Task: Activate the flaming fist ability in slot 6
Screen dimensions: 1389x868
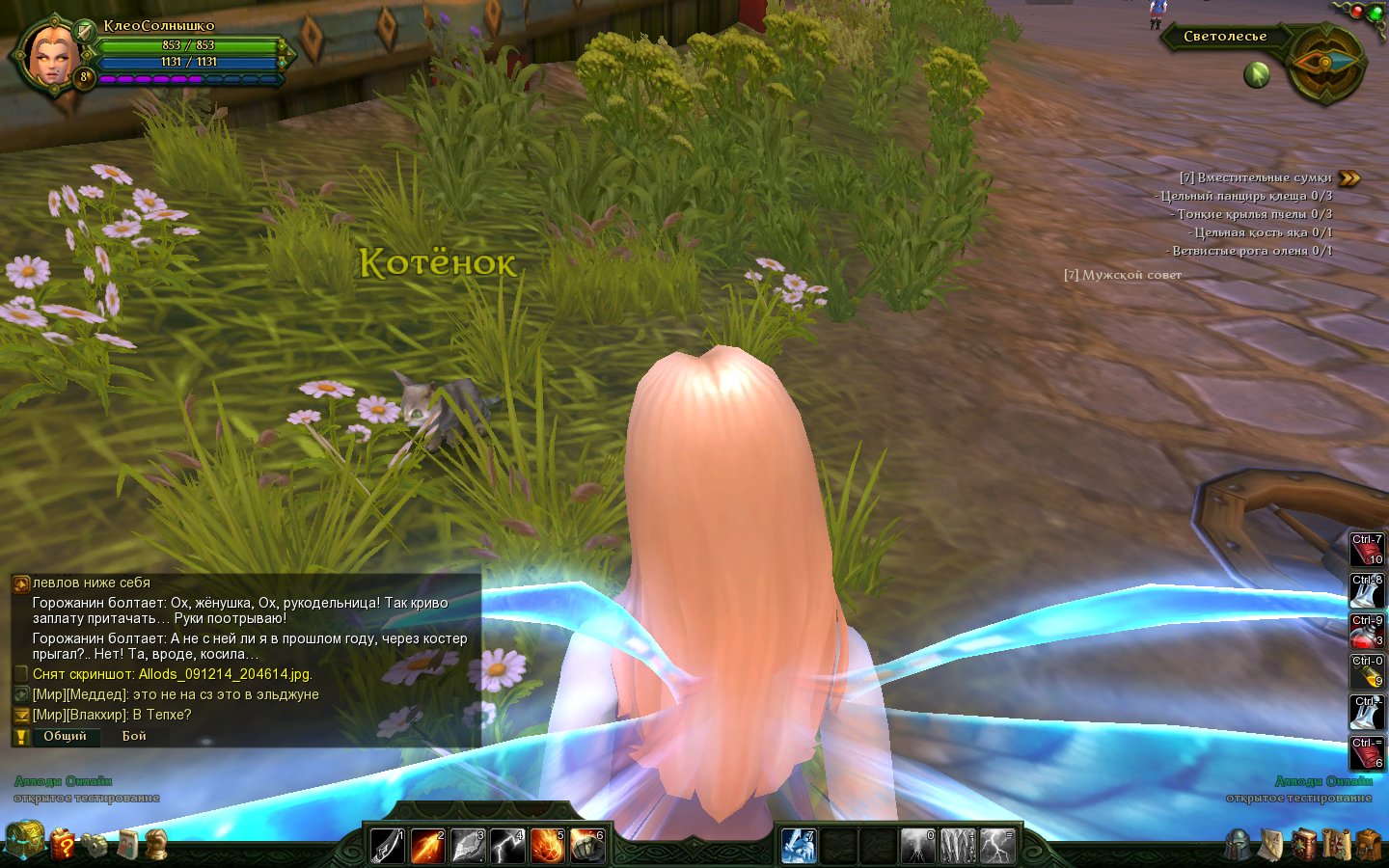Action: 586,846
